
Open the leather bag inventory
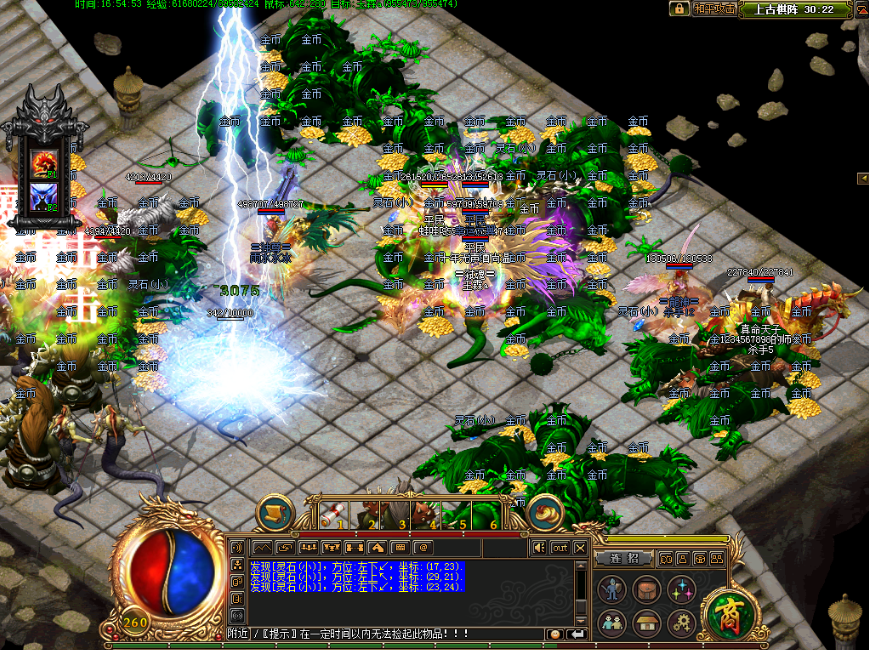(647, 590)
